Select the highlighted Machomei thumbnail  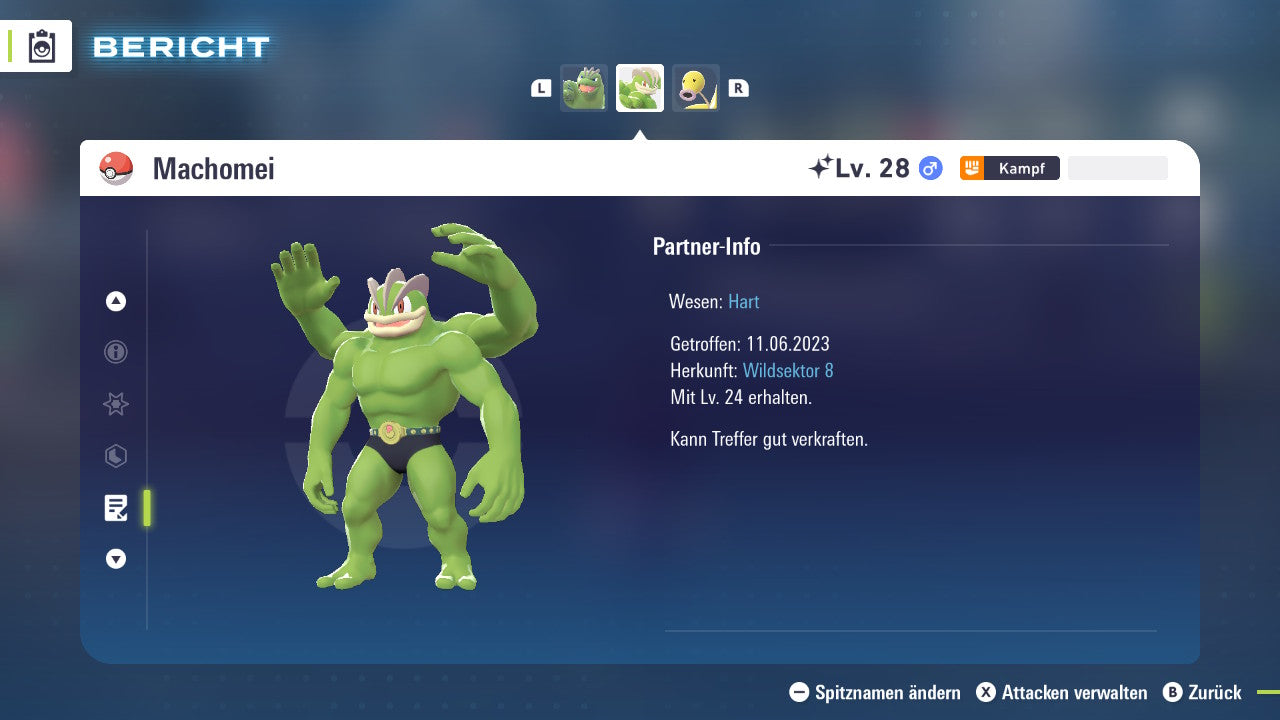tap(640, 88)
